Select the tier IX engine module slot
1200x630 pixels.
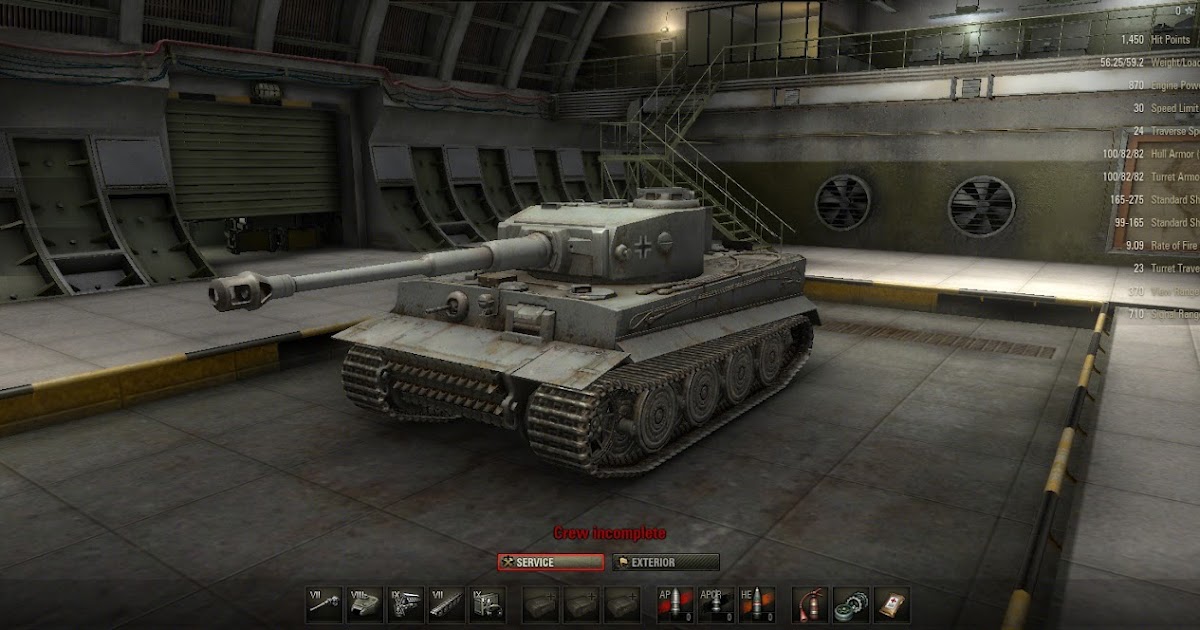405,604
